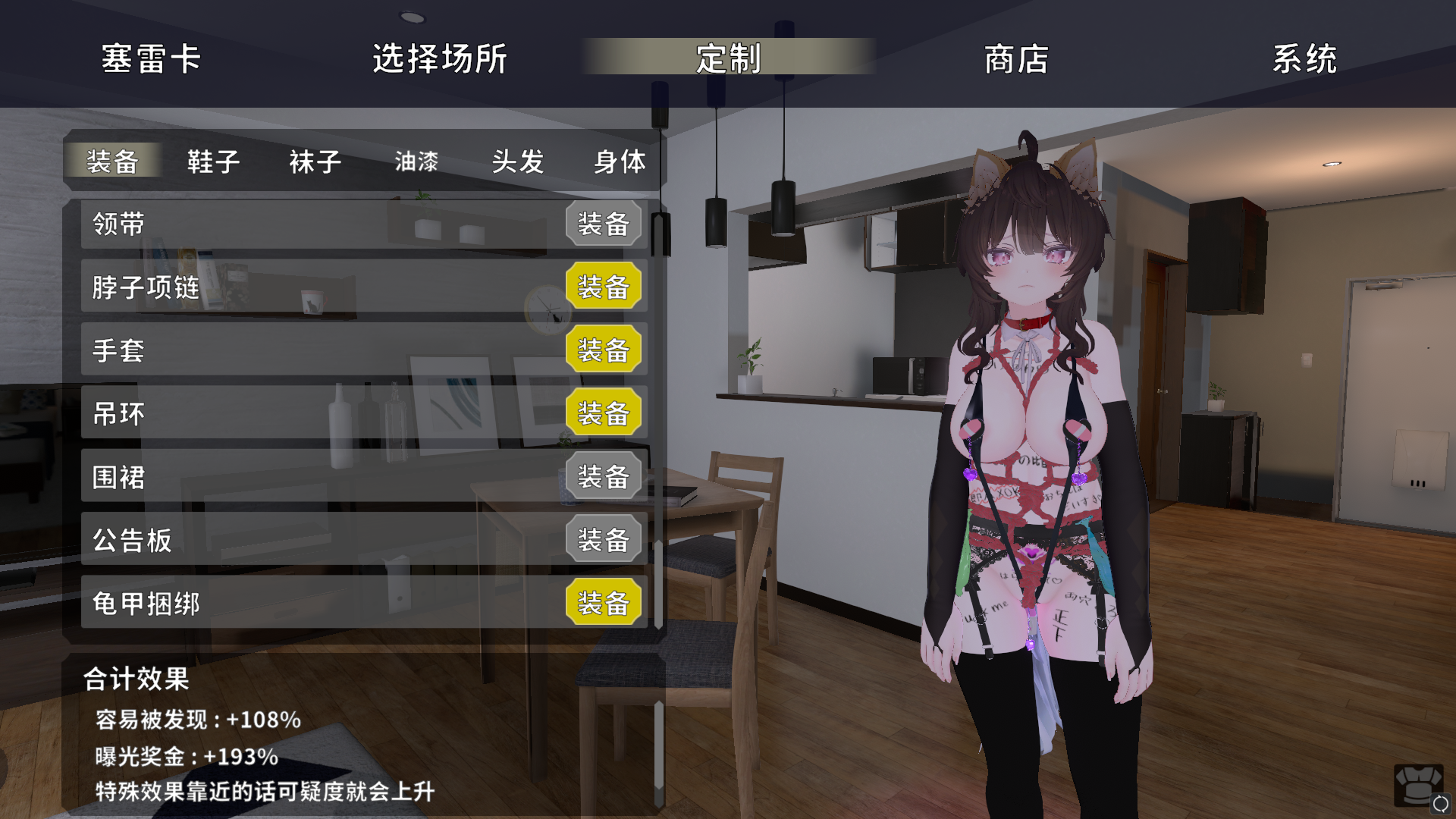The height and width of the screenshot is (819, 1456).
Task: Equip the 公告板 item
Action: pos(604,540)
